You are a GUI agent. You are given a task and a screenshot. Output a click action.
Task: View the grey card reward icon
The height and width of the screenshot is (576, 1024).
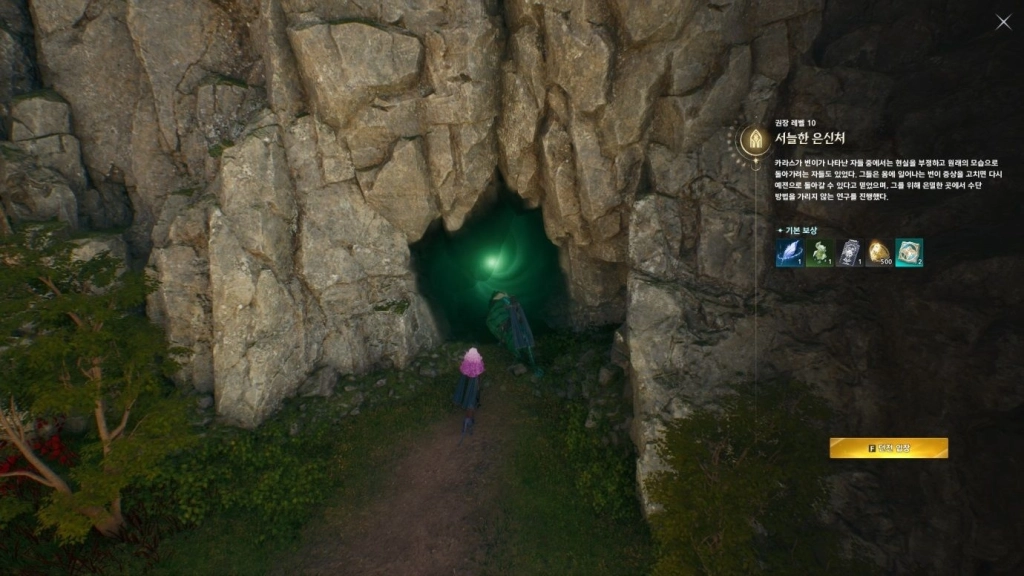(x=849, y=253)
